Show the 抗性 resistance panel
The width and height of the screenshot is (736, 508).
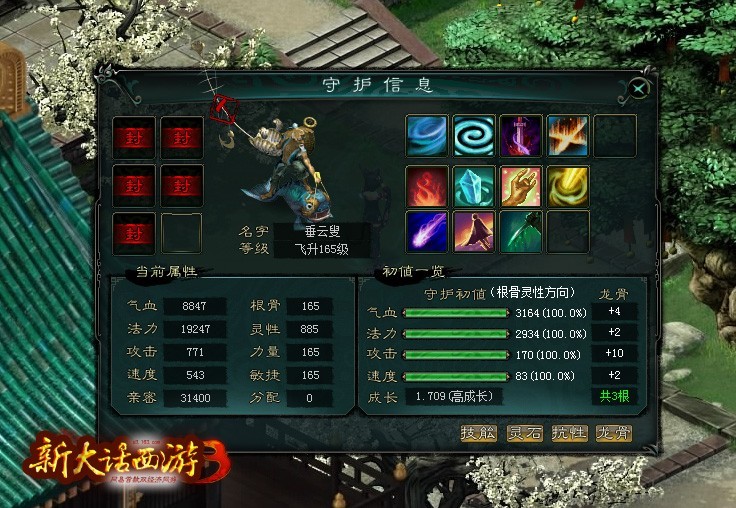(568, 433)
